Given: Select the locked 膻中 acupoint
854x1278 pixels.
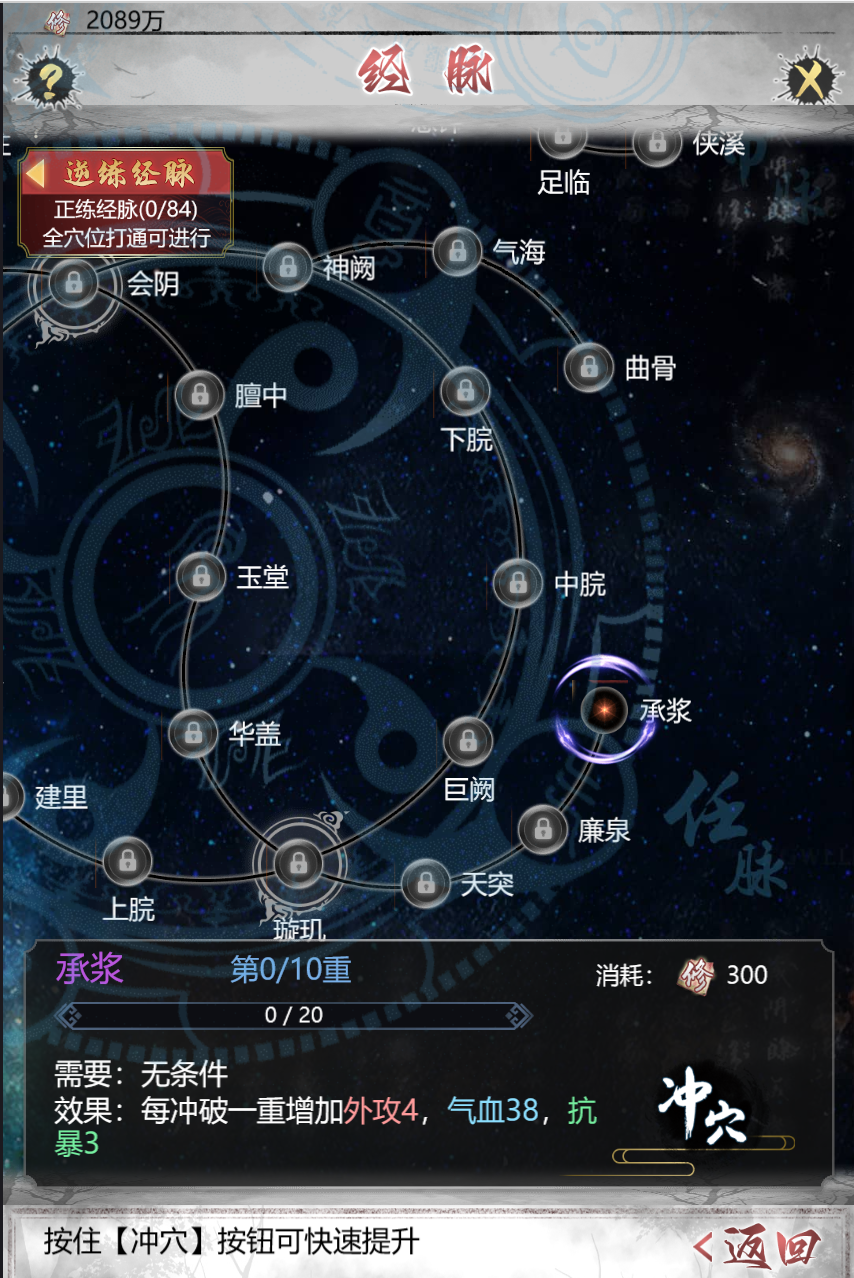Looking at the screenshot, I should (200, 394).
